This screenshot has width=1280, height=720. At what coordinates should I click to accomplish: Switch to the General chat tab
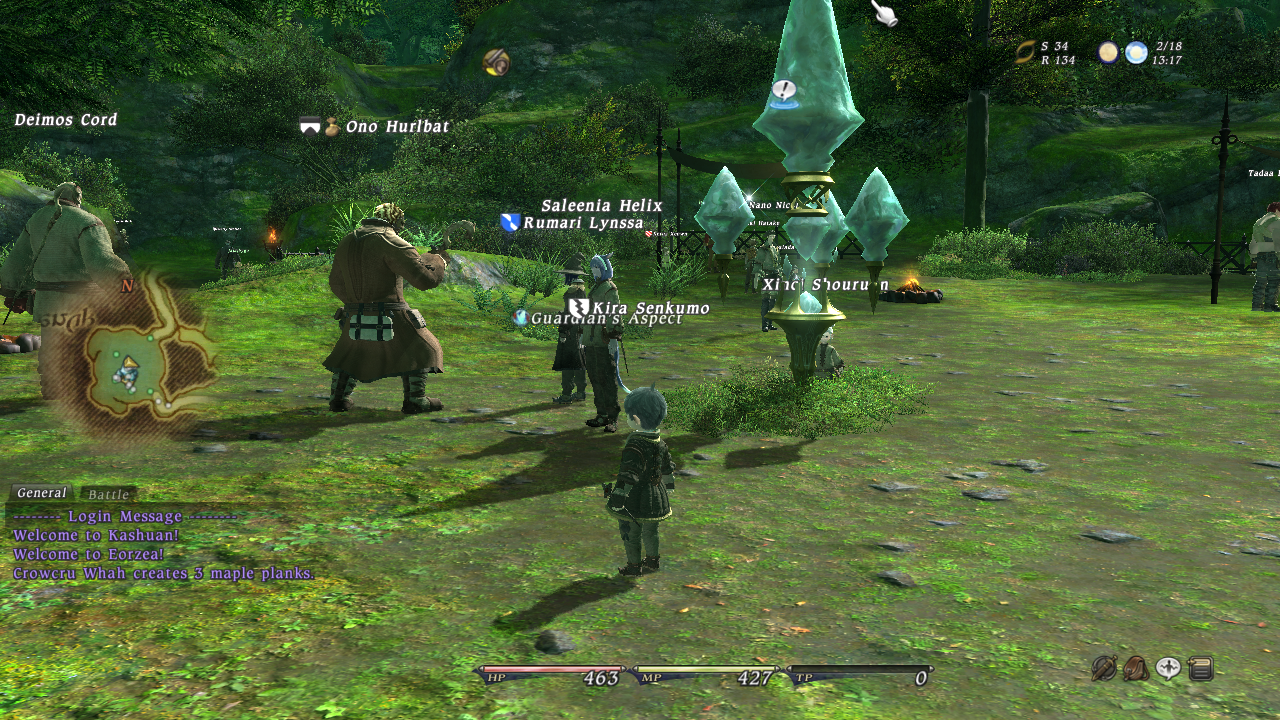(41, 493)
